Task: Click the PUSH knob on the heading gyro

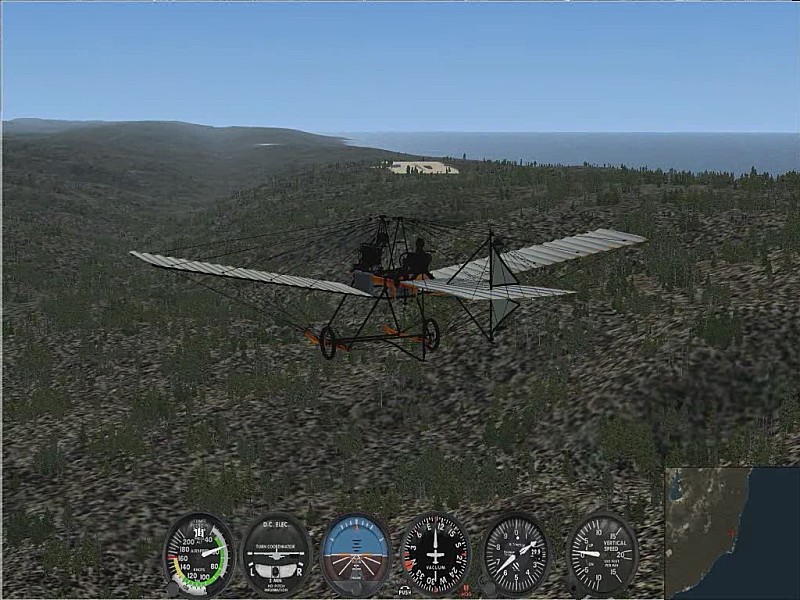Action: pos(404,589)
